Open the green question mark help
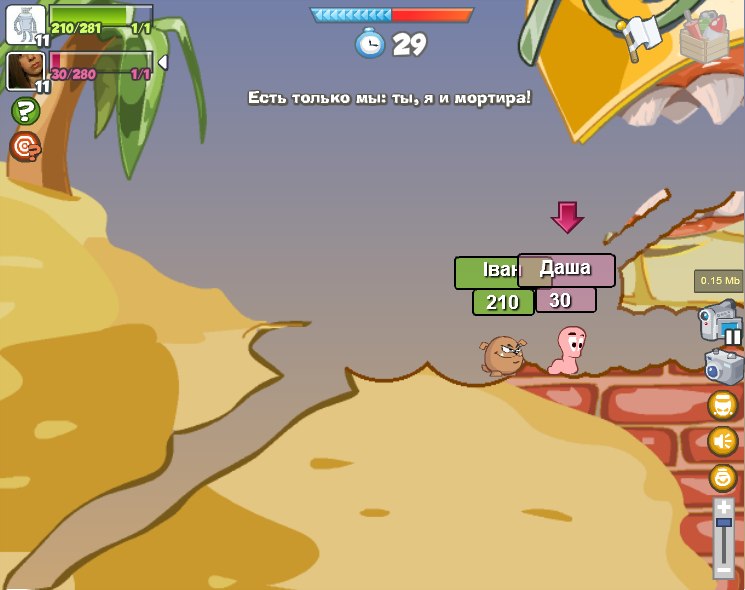Image resolution: width=745 pixels, height=590 pixels. [x=25, y=111]
